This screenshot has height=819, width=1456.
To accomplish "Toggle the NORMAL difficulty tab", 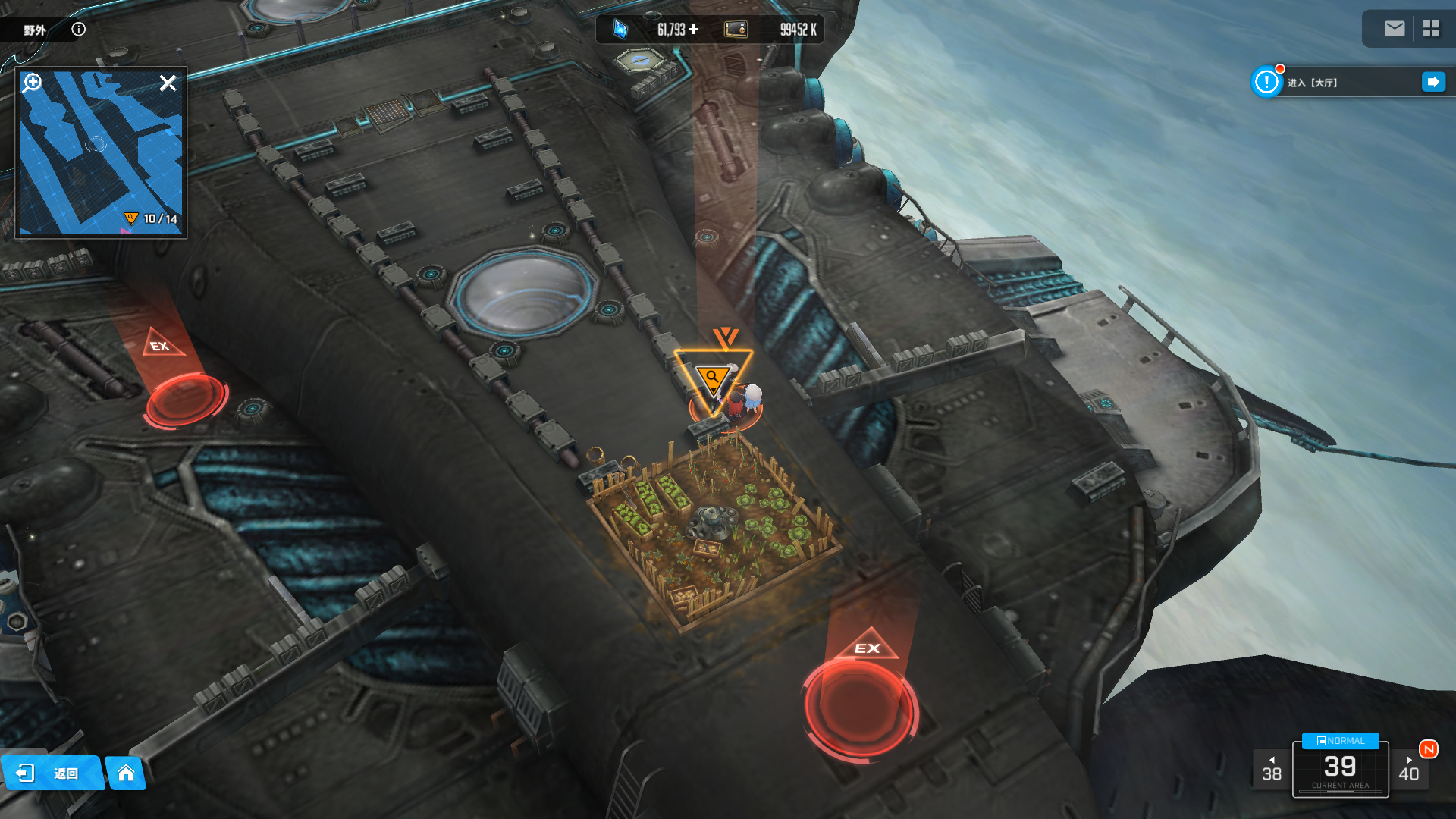I will pyautogui.click(x=1340, y=741).
